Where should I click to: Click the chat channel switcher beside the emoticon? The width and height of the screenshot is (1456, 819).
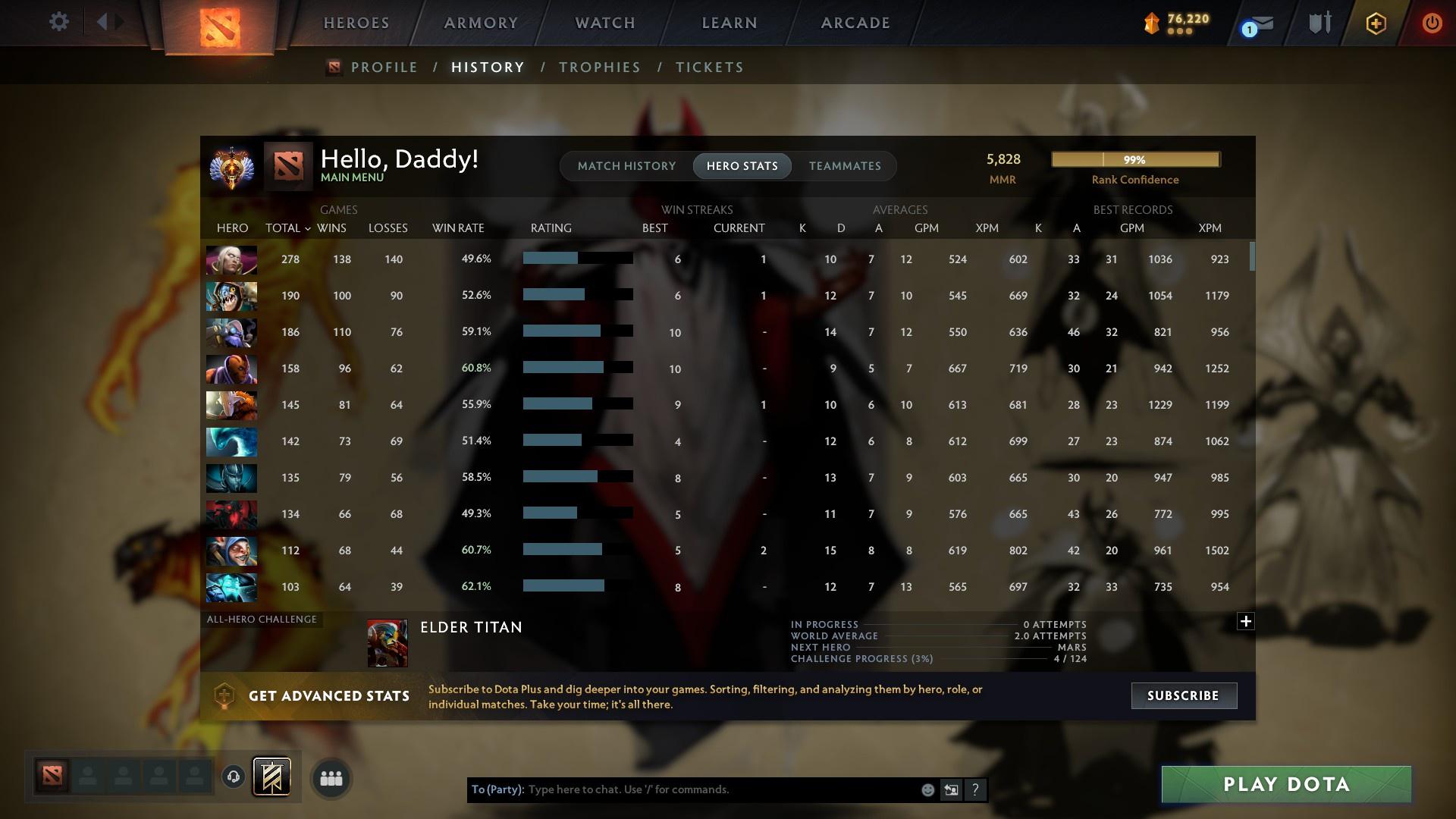(x=951, y=789)
